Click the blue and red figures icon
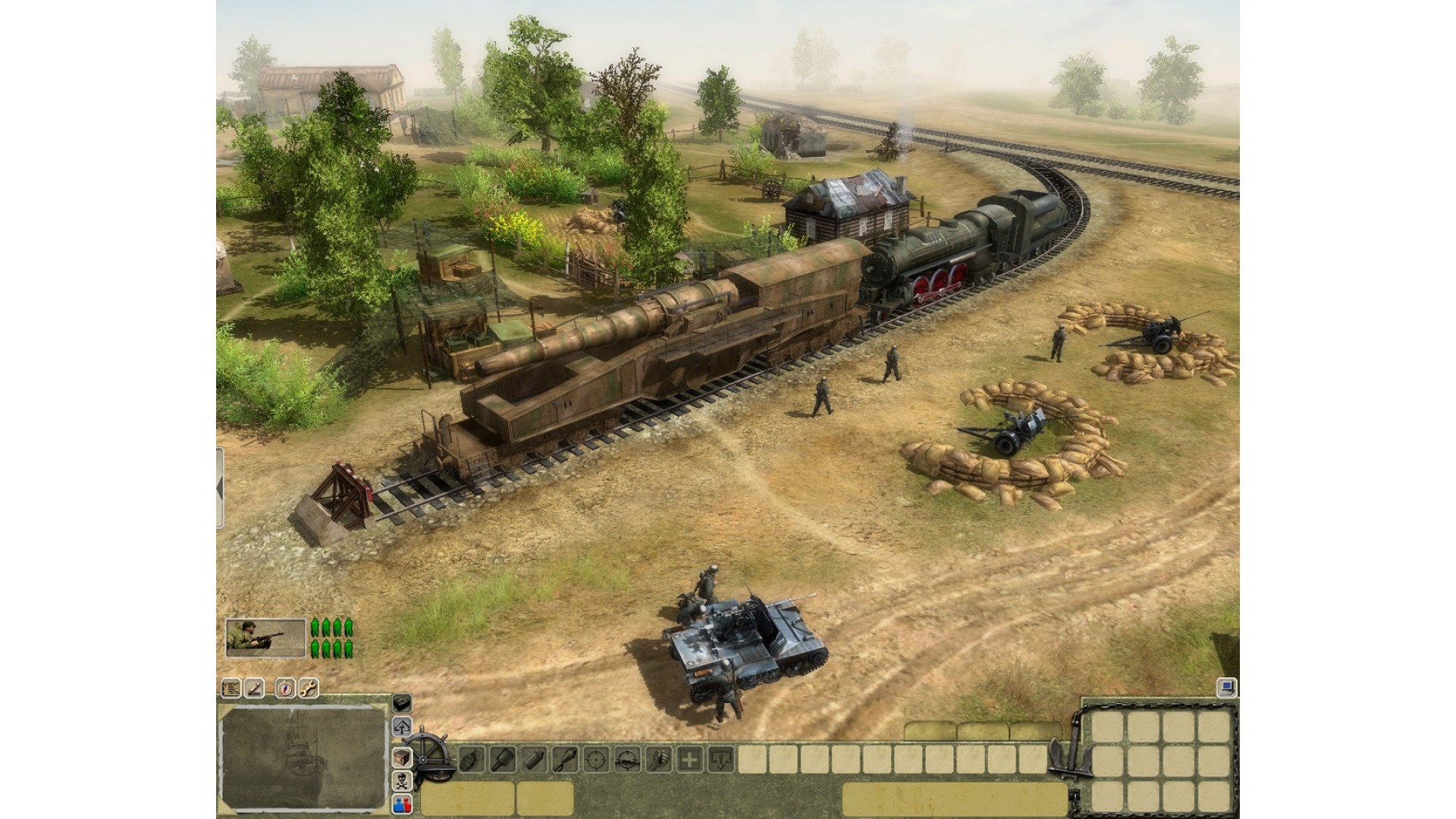 pyautogui.click(x=401, y=805)
